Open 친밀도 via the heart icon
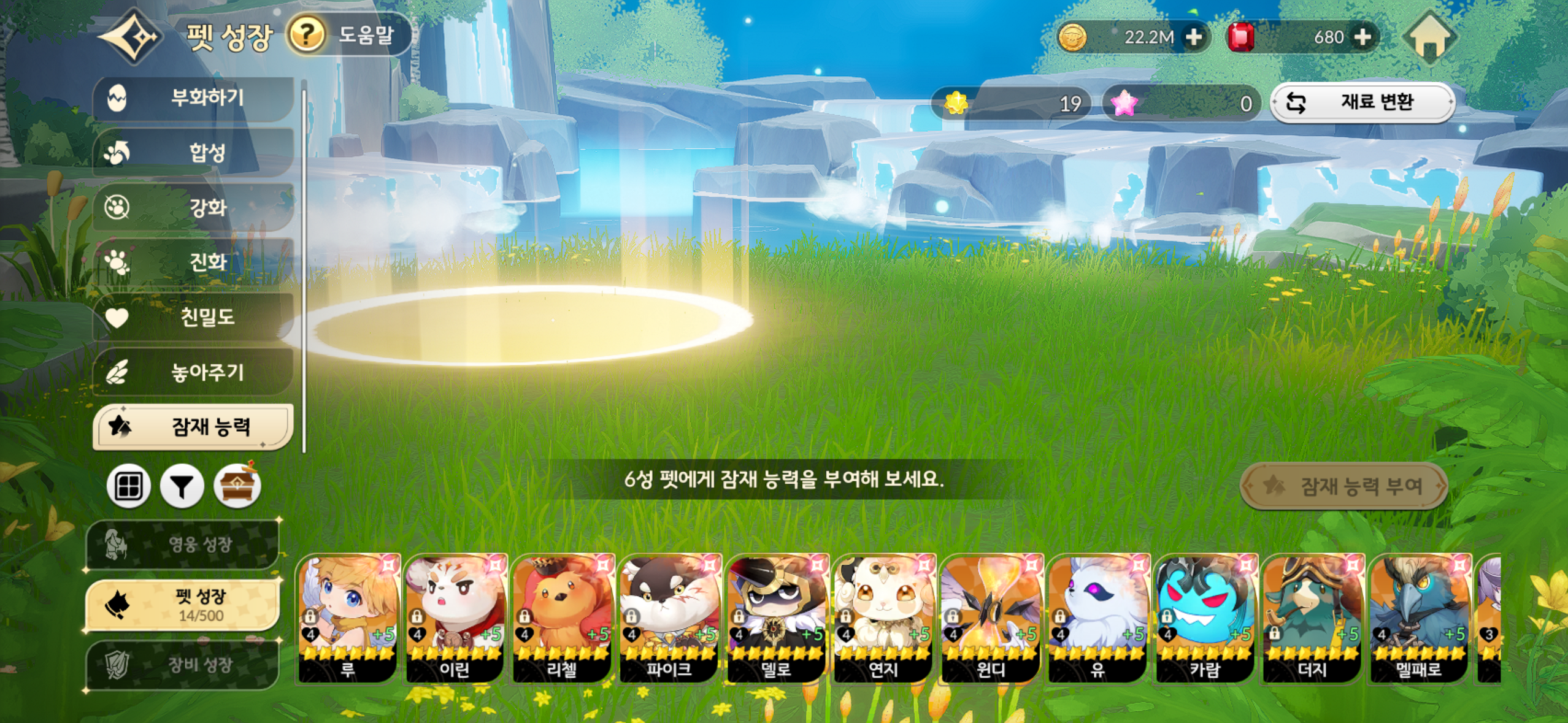This screenshot has height=723, width=1568. (x=123, y=319)
